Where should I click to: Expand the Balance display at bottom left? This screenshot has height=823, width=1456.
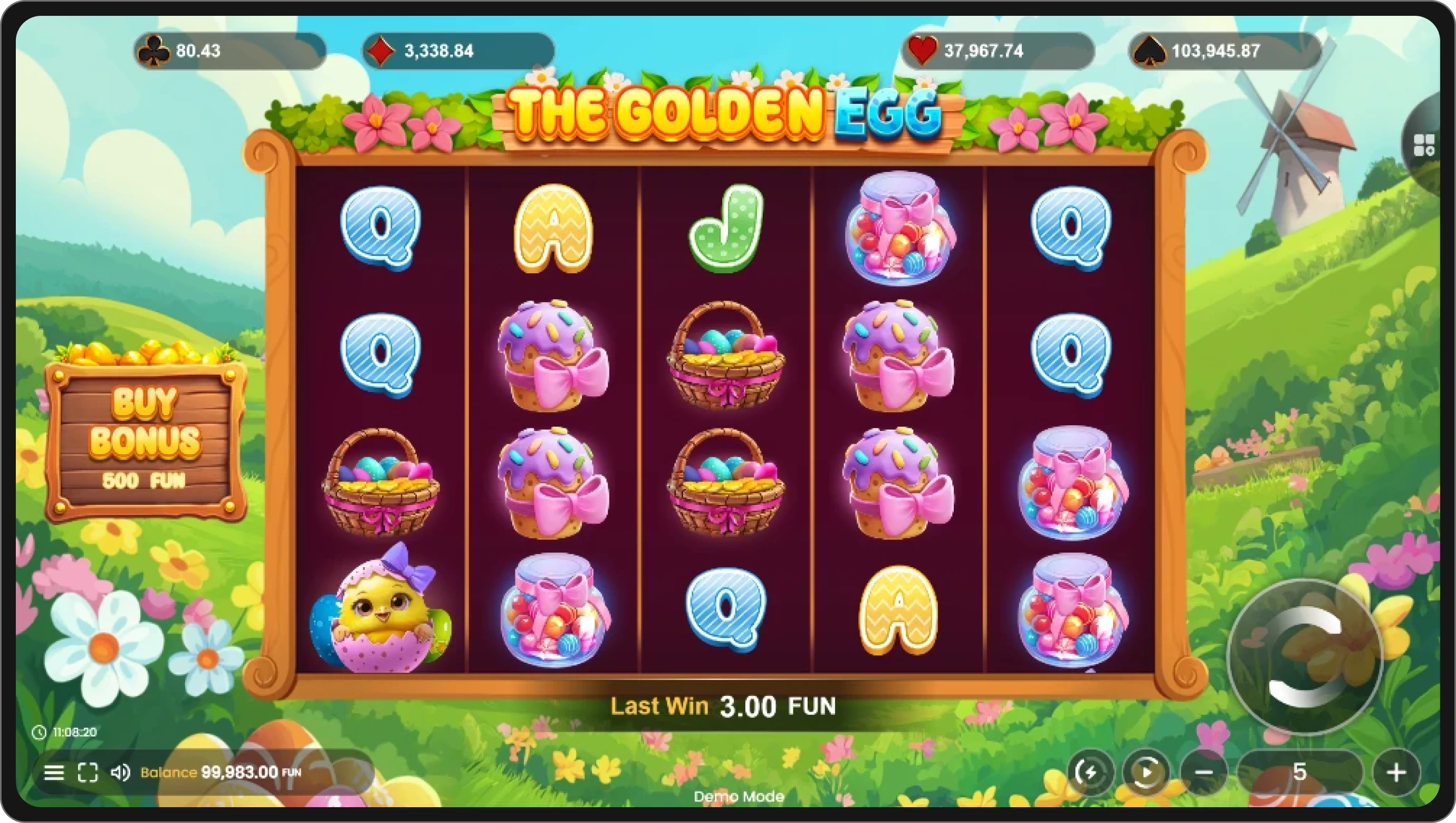point(221,772)
